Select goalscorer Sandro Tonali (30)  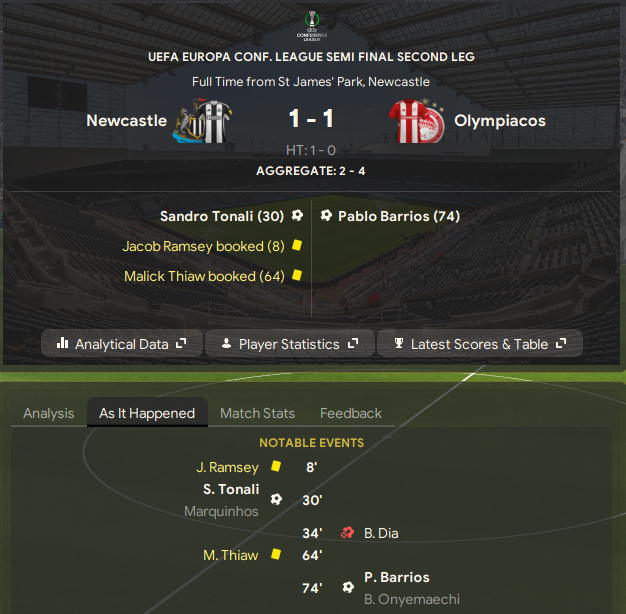(222, 216)
